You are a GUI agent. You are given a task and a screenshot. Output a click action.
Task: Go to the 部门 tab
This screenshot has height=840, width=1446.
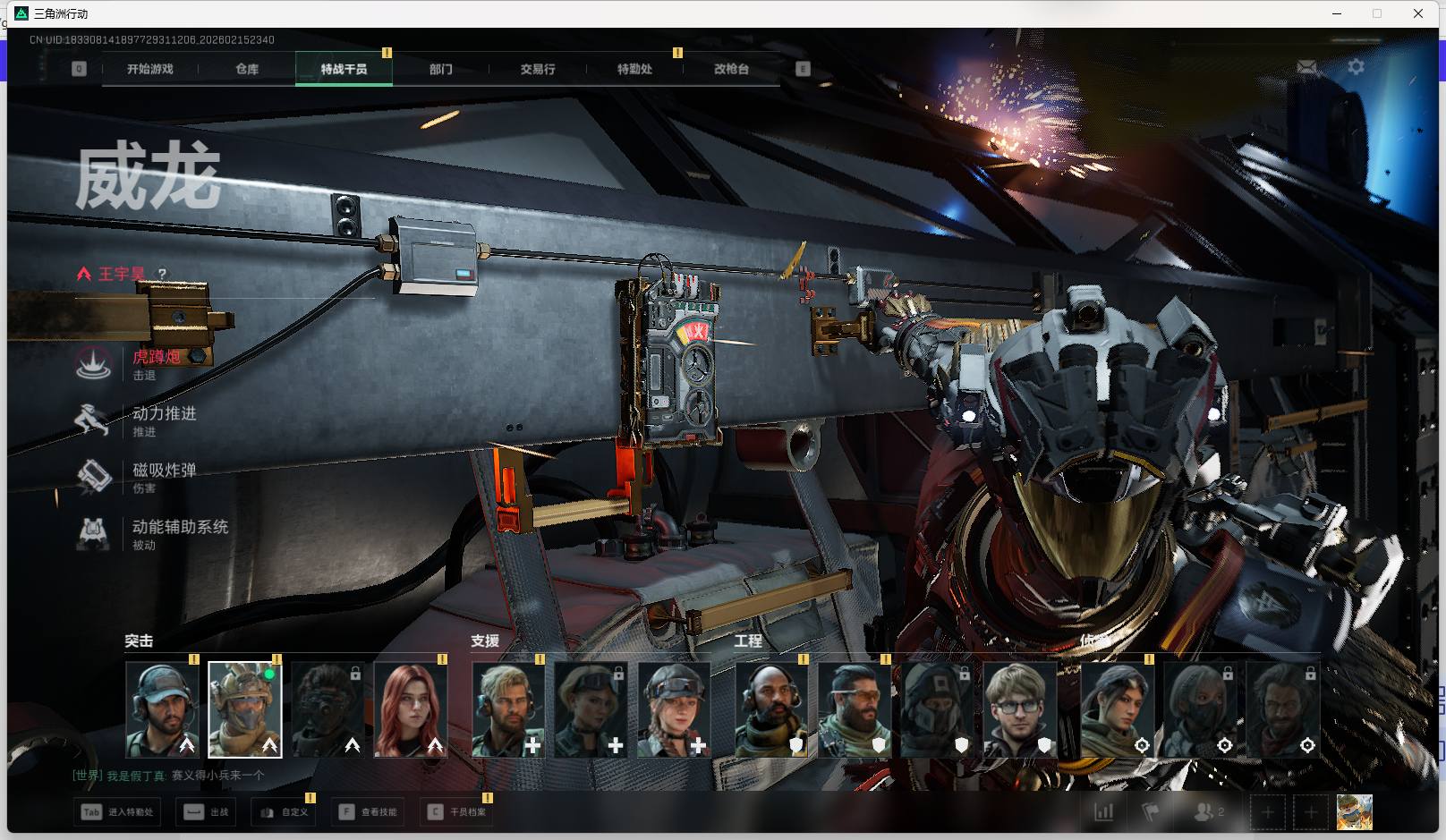point(440,69)
